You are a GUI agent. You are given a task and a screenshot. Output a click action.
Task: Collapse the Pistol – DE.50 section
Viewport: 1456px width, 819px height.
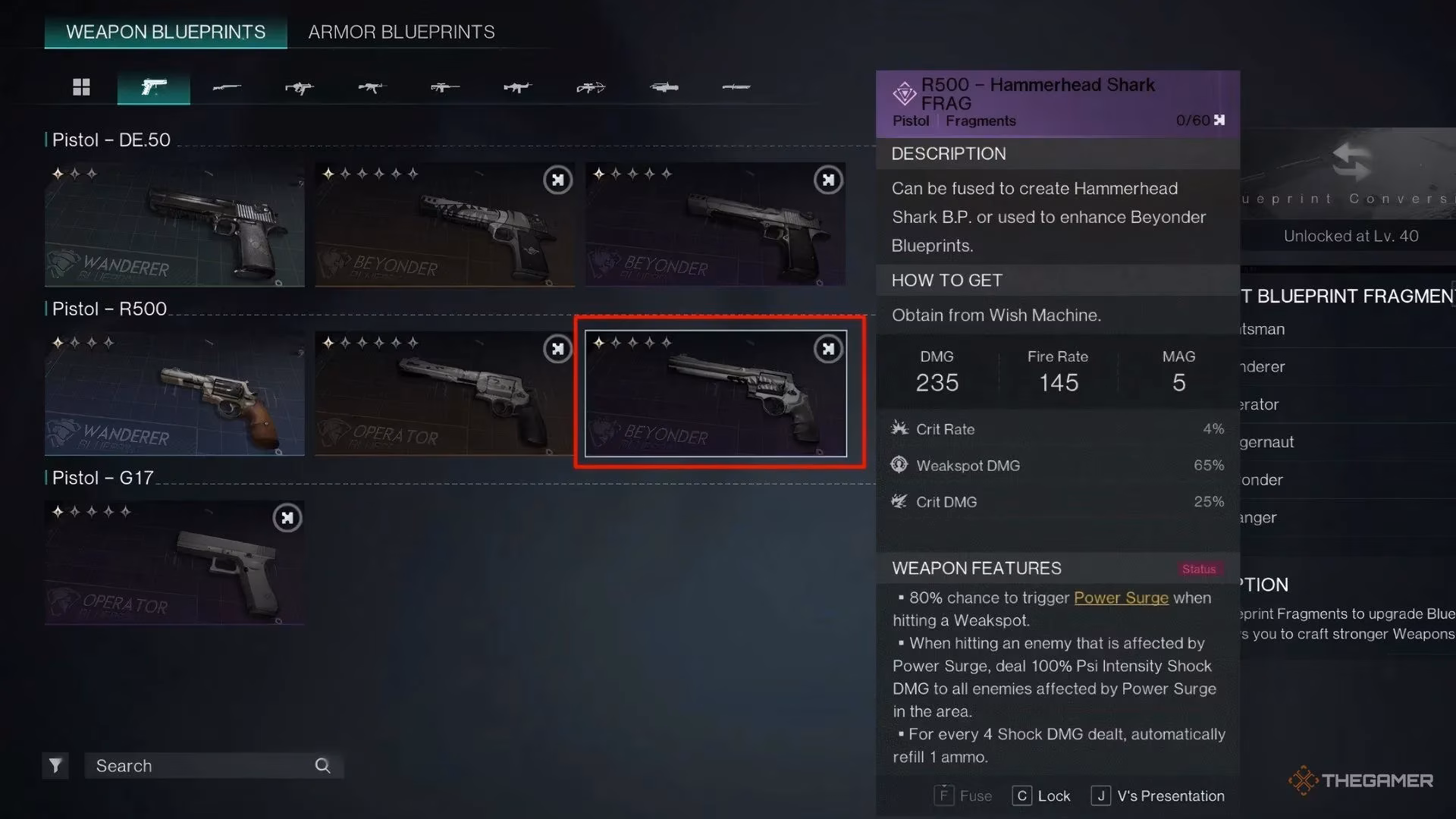112,140
